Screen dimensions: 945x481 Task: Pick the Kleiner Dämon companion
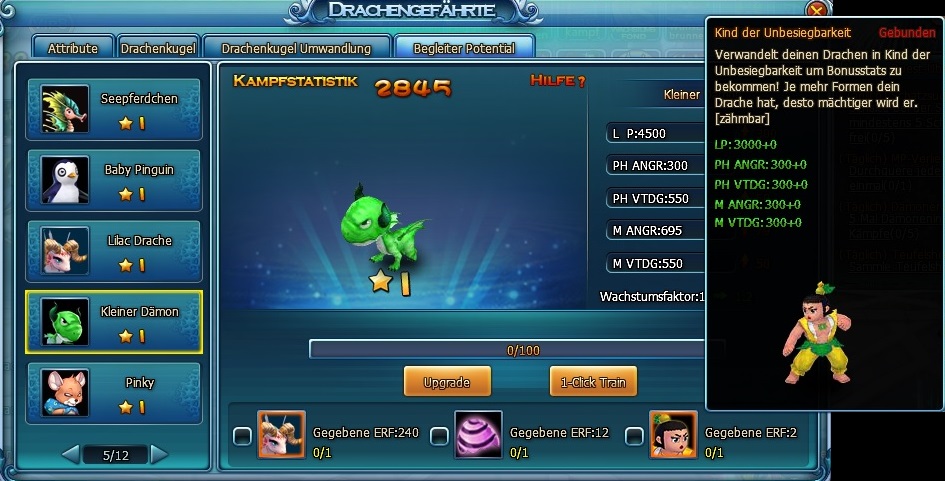pyautogui.click(x=113, y=322)
